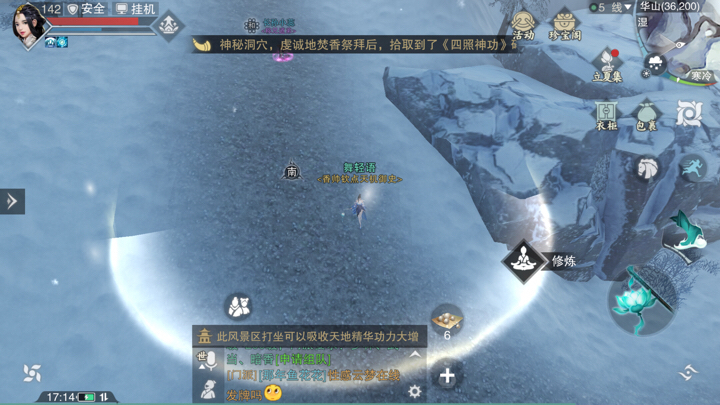Activate the running sprint skill

click(x=692, y=167)
